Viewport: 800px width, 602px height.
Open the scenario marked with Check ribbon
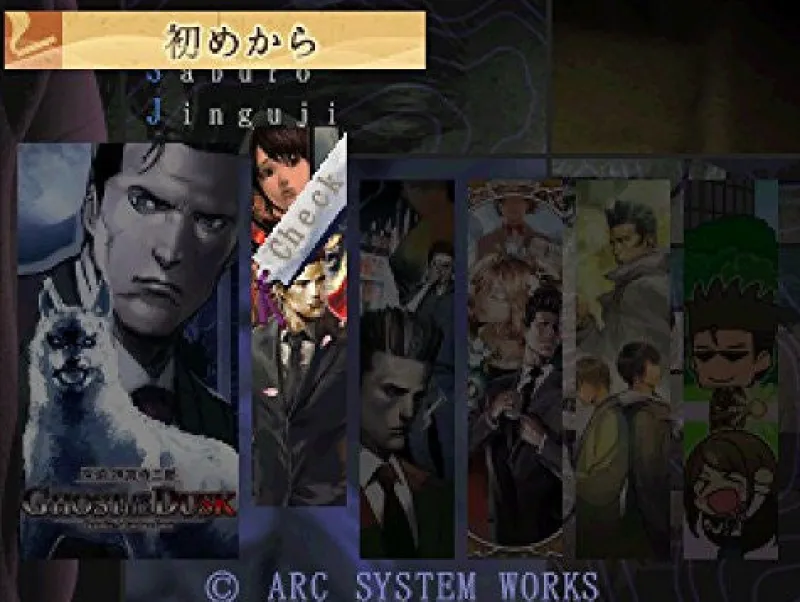pos(299,330)
